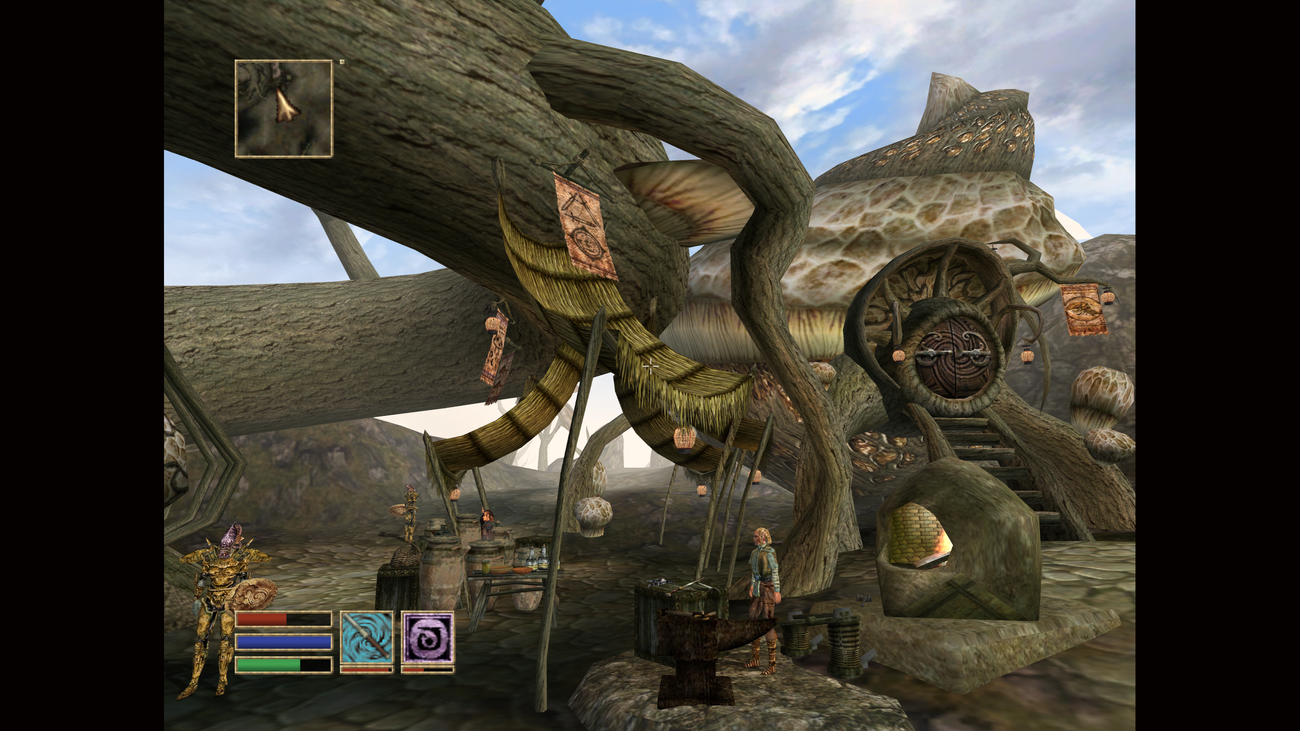Click the purple spell sigil symbol

click(x=427, y=637)
